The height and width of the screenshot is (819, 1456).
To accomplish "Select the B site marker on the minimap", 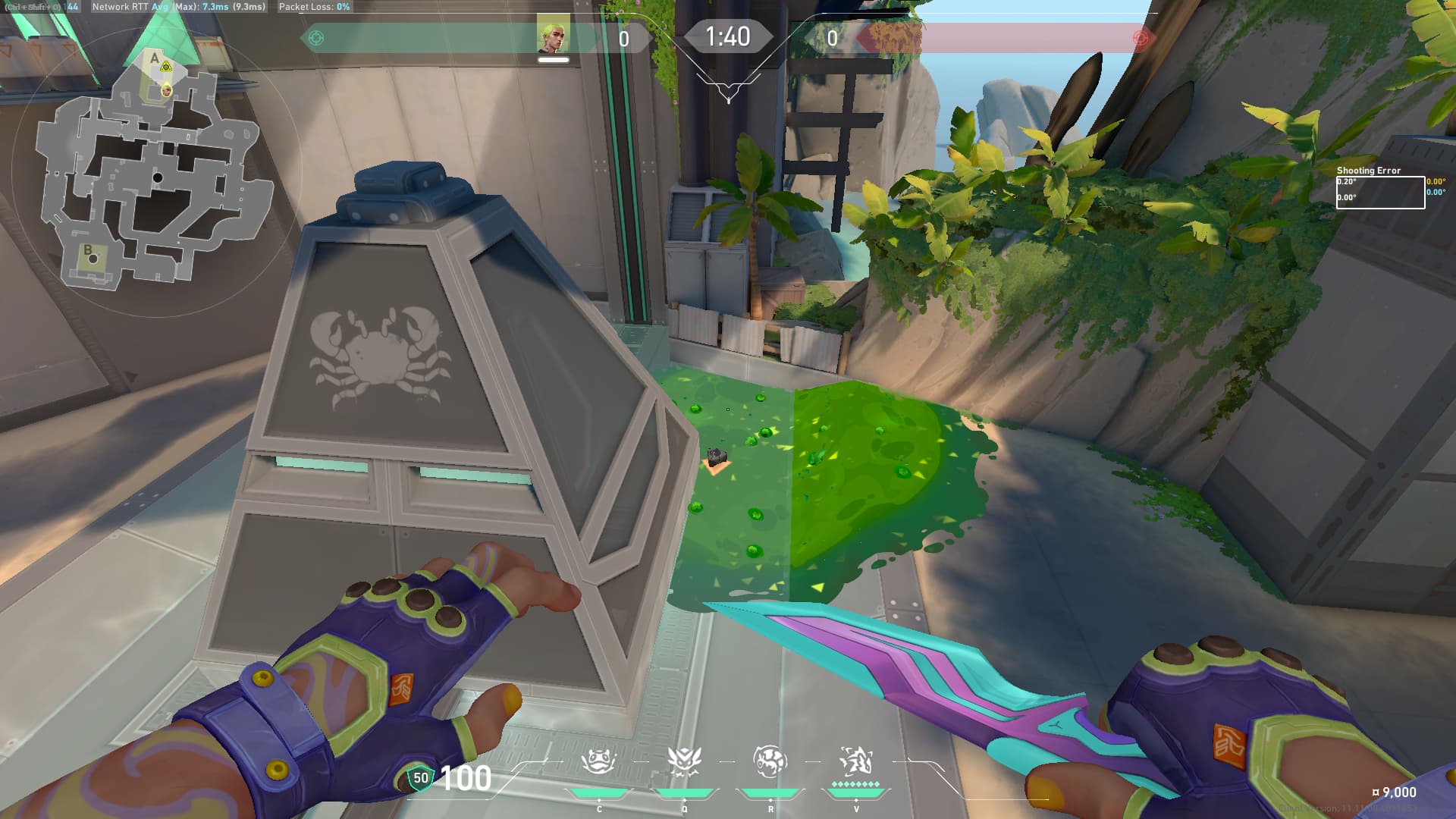I will (x=88, y=249).
